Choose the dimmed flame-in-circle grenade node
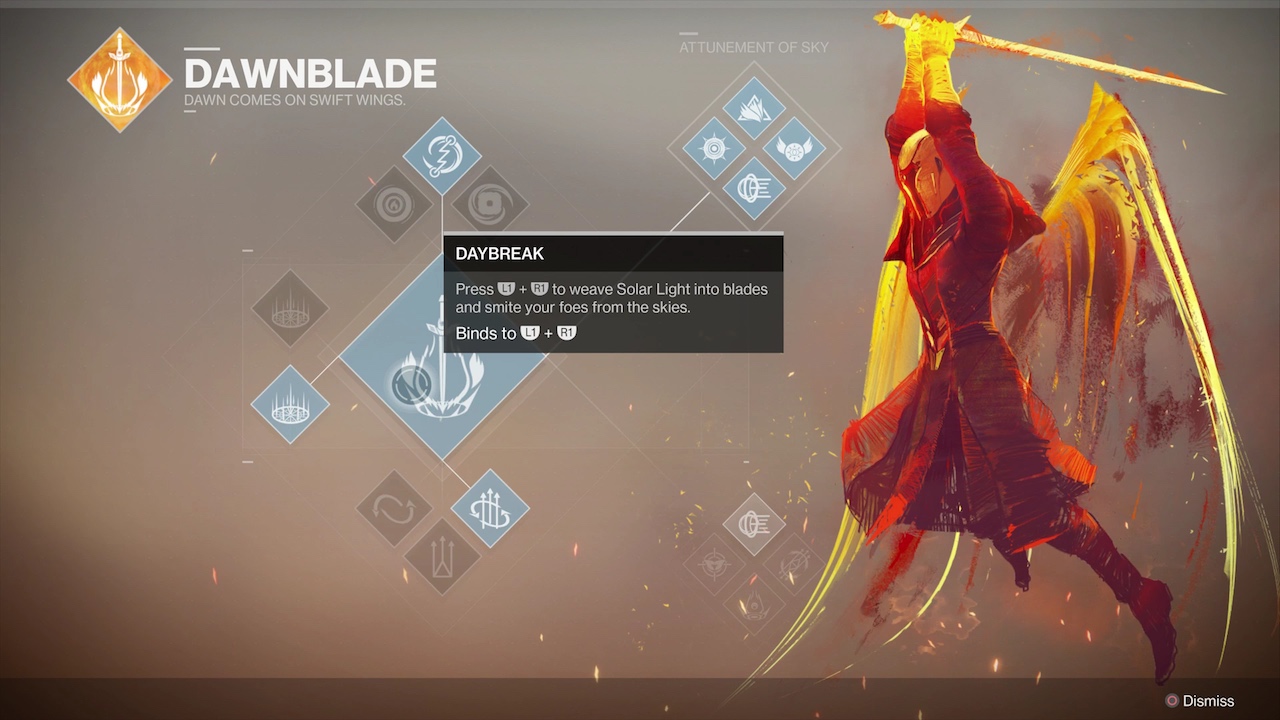The image size is (1280, 720). (x=394, y=204)
